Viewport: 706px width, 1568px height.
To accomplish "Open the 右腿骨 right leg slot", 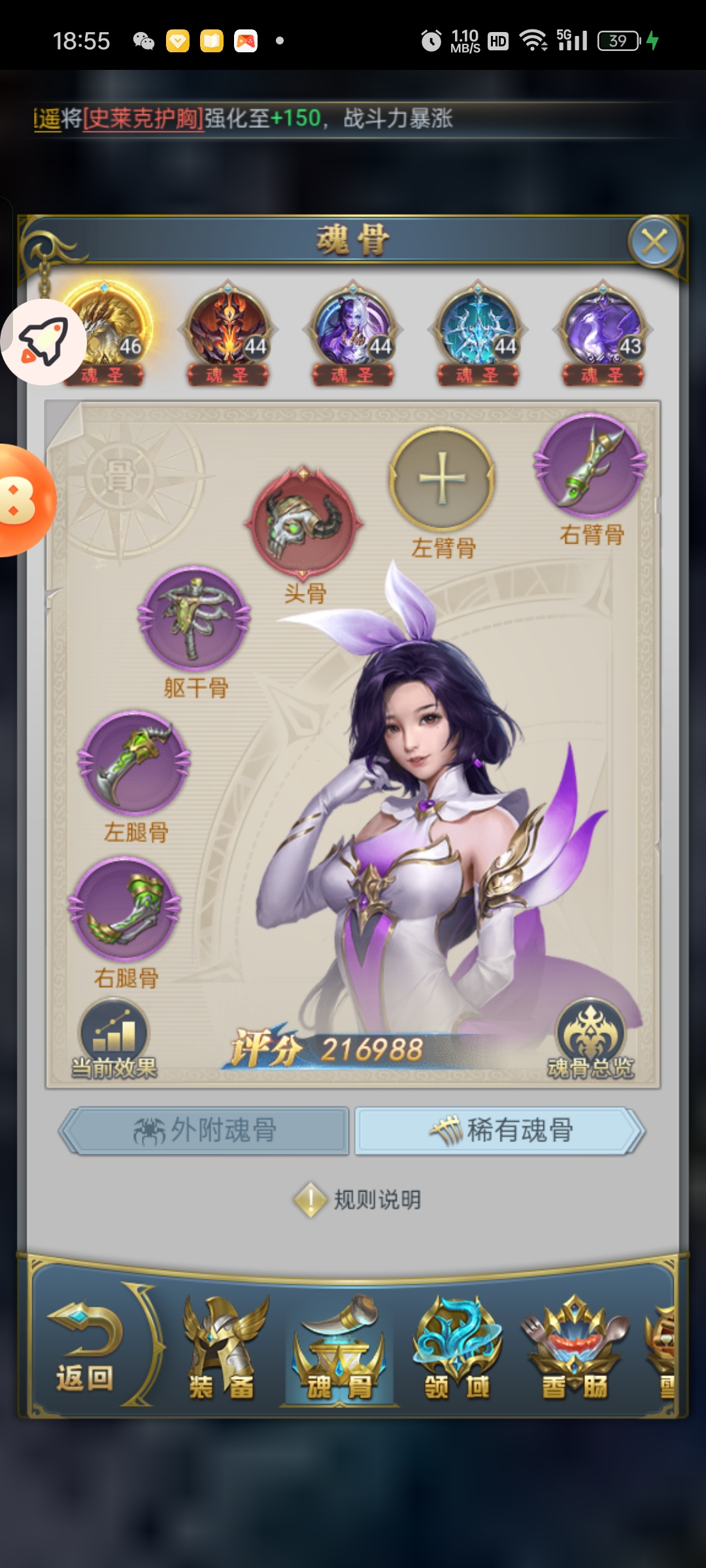I will [125, 909].
